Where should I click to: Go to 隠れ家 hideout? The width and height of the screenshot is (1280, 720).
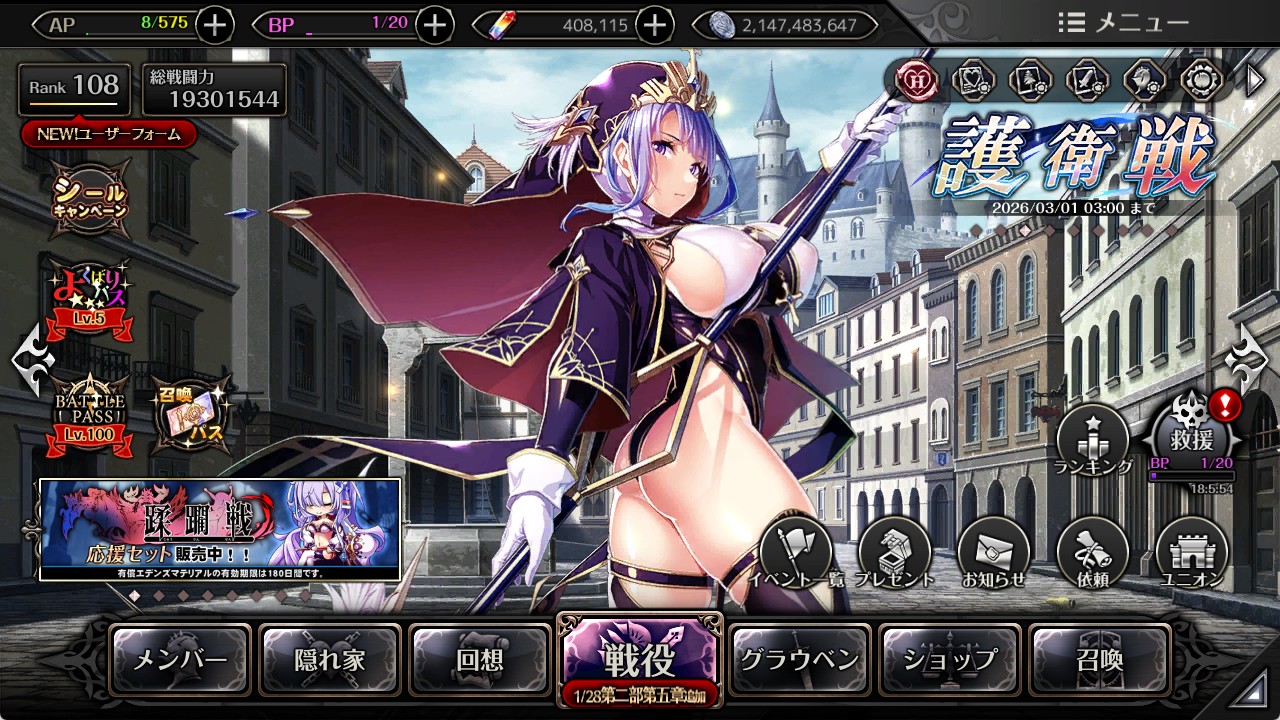point(330,660)
